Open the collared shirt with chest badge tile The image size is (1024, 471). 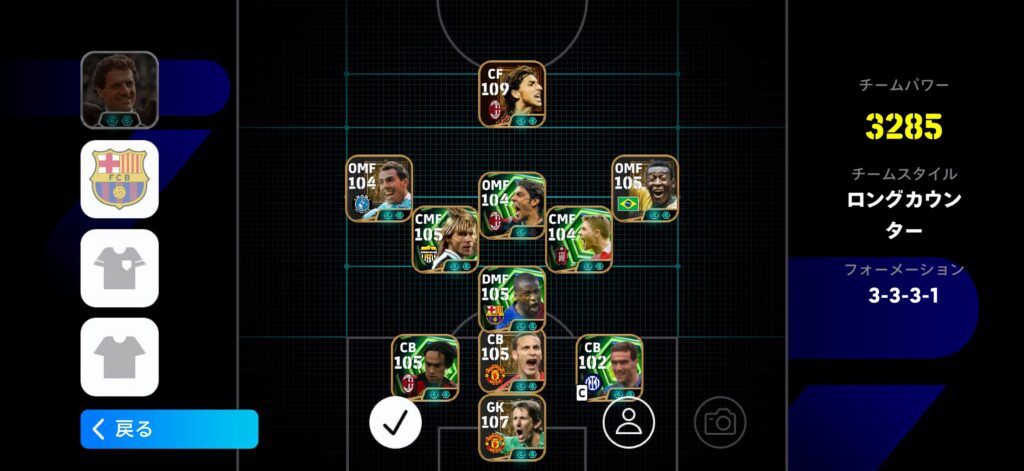119,268
